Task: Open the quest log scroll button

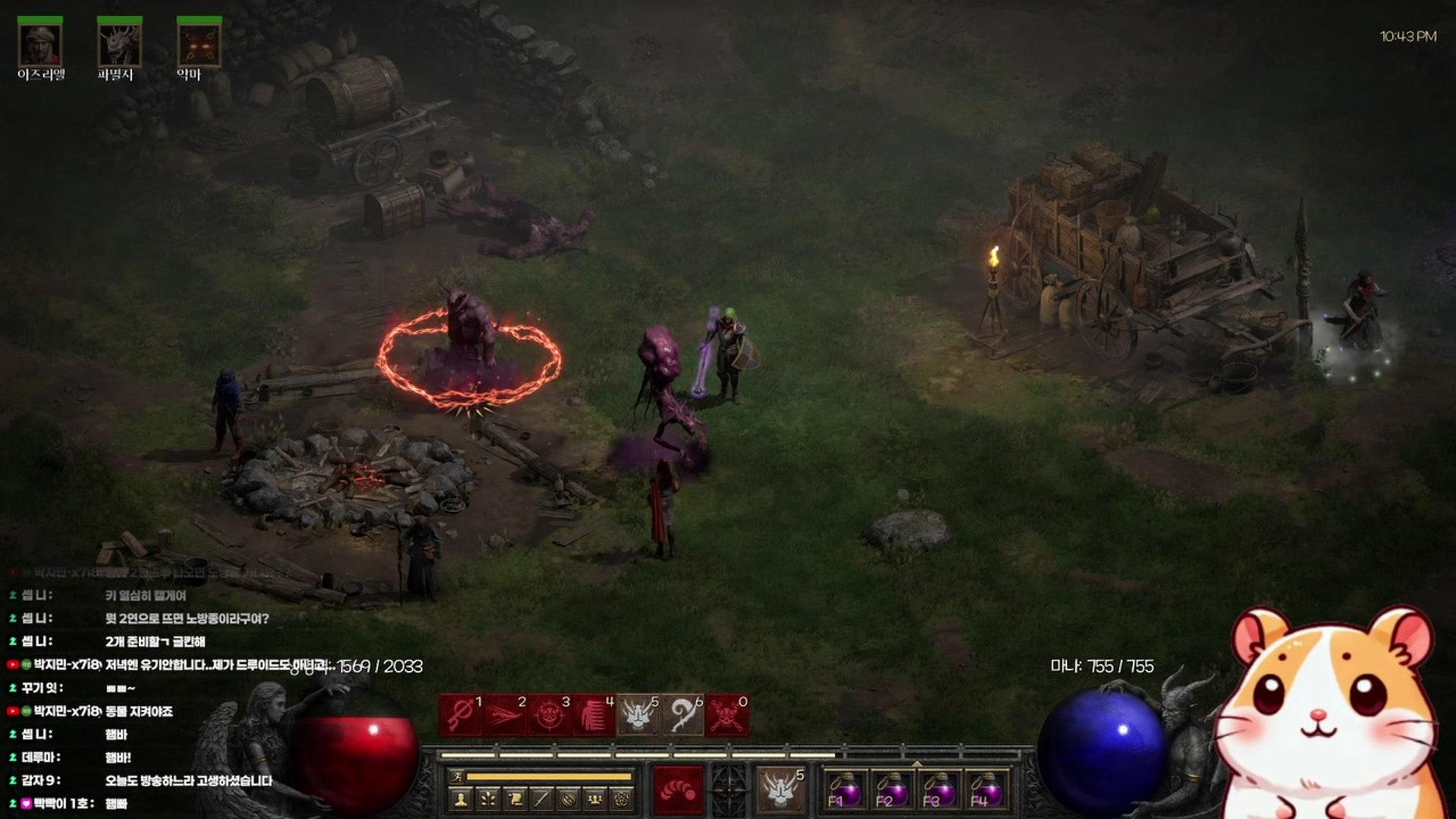Action: click(x=515, y=799)
